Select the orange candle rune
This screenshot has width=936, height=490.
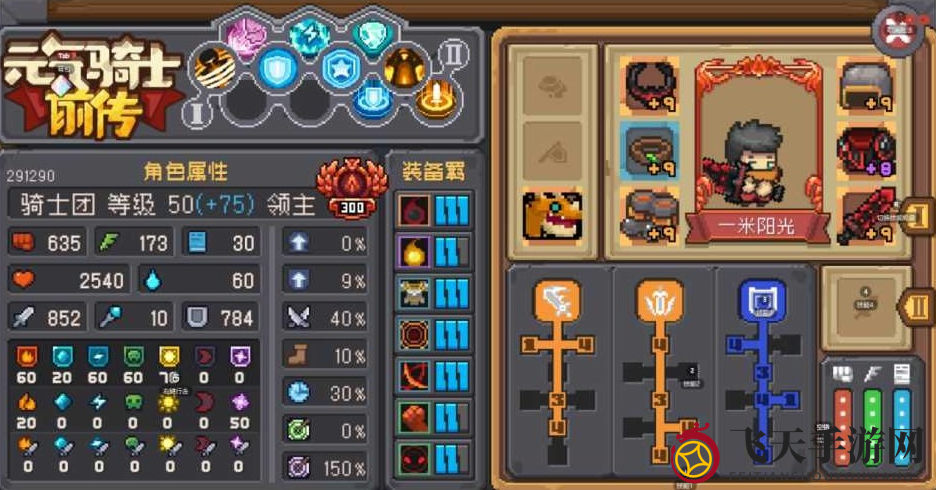(x=435, y=98)
